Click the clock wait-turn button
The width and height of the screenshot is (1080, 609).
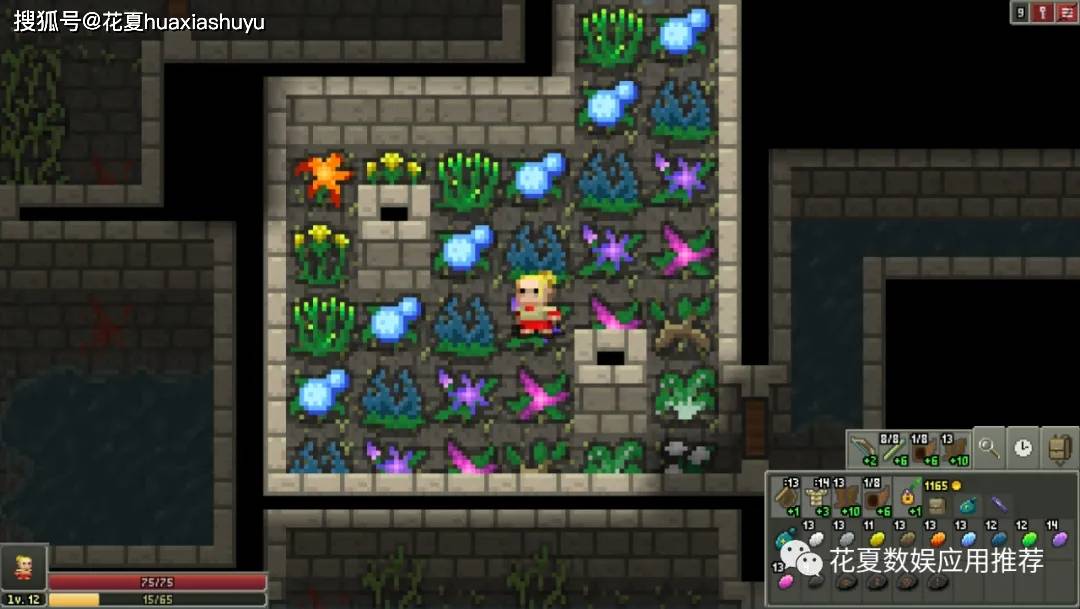point(1023,447)
